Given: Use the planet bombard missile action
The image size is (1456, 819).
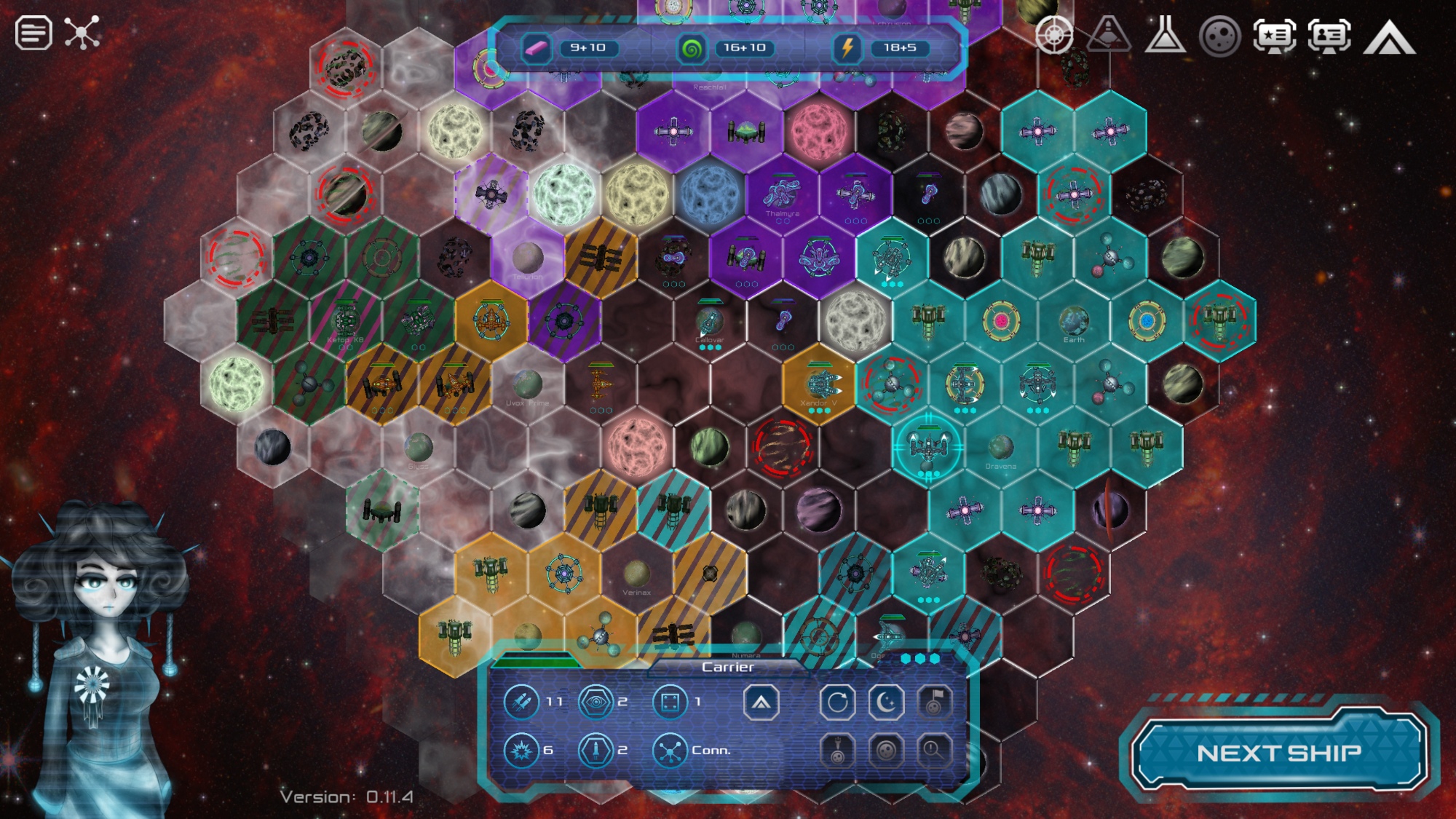Looking at the screenshot, I should (x=837, y=749).
